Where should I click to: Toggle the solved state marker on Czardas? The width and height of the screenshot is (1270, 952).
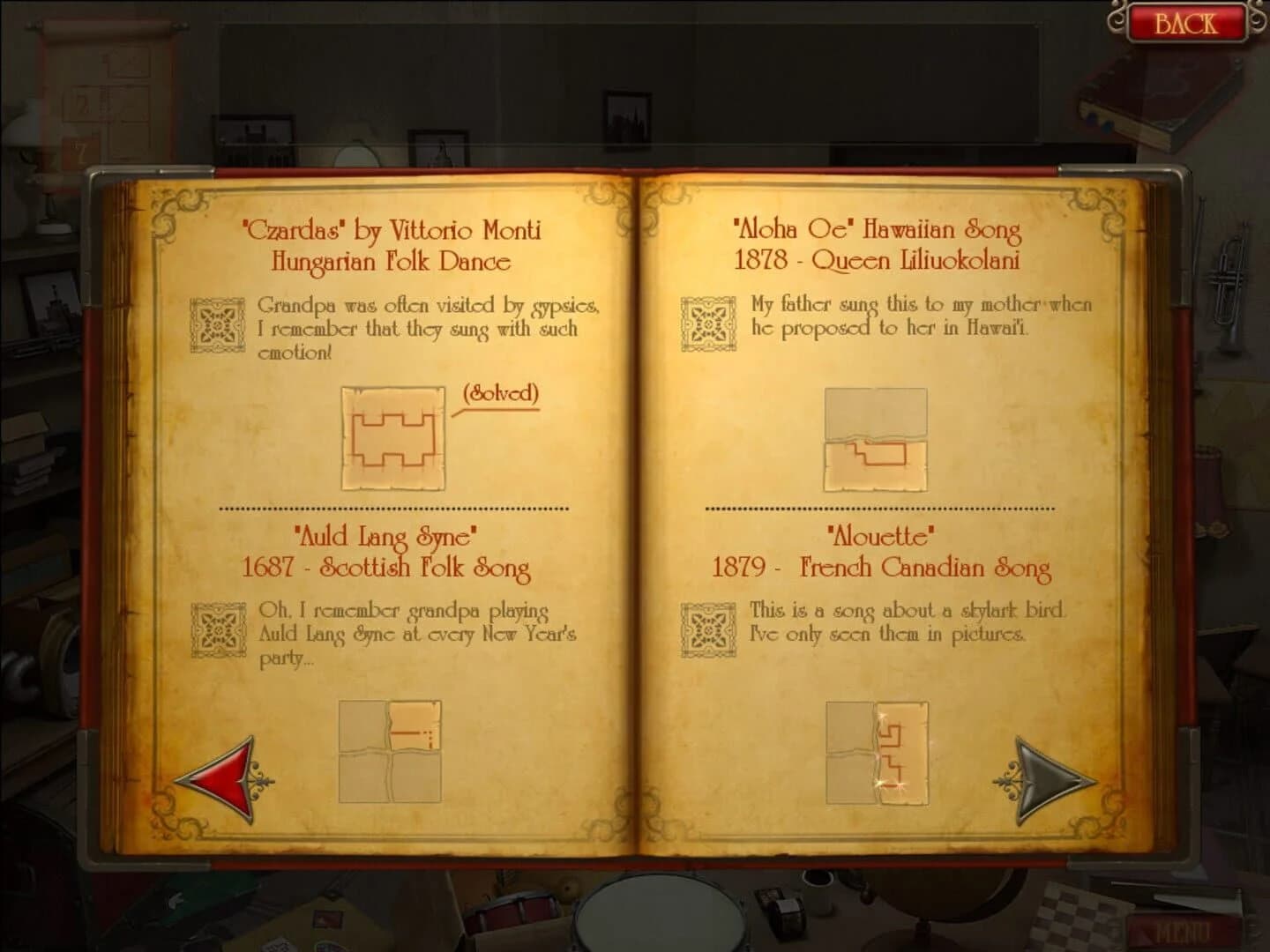pos(499,396)
